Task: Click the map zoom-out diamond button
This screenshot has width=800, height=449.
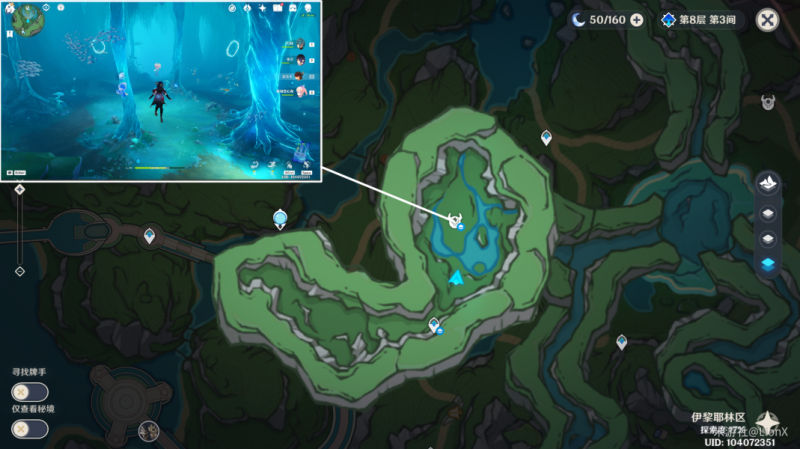Action: [19, 271]
